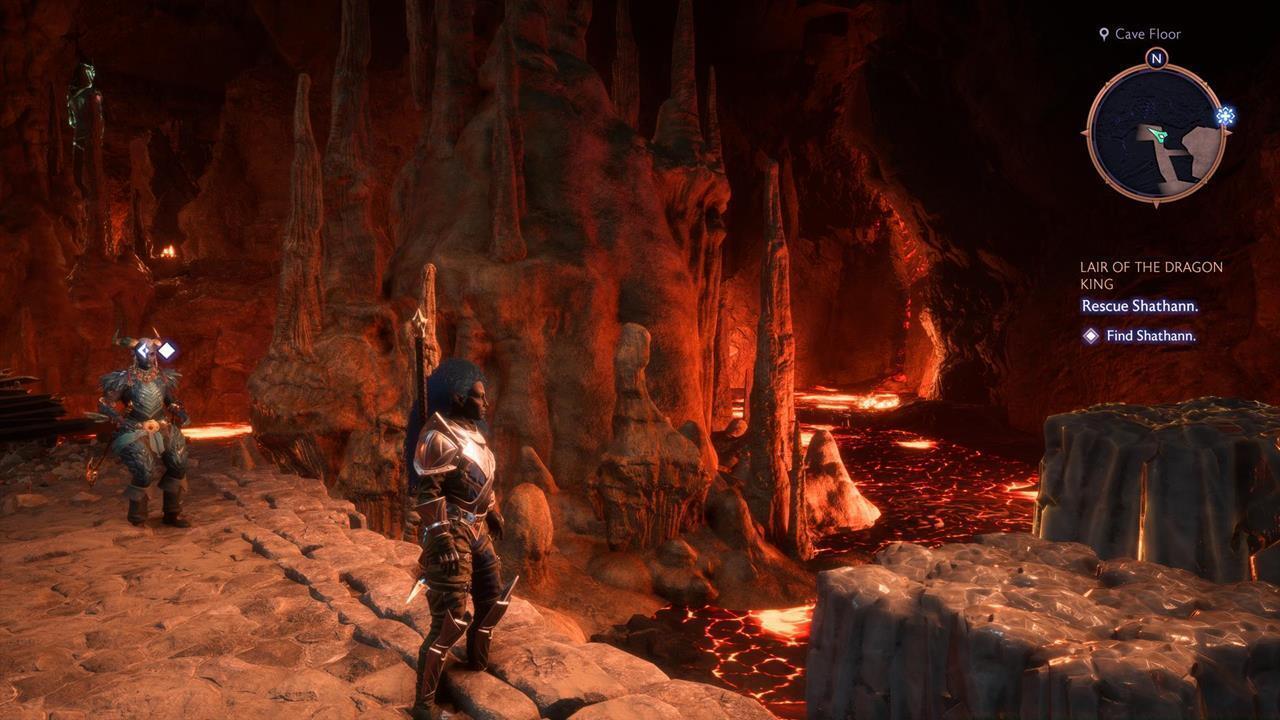
Task: Select the N compass marker atop the minimap
Action: (x=1157, y=58)
